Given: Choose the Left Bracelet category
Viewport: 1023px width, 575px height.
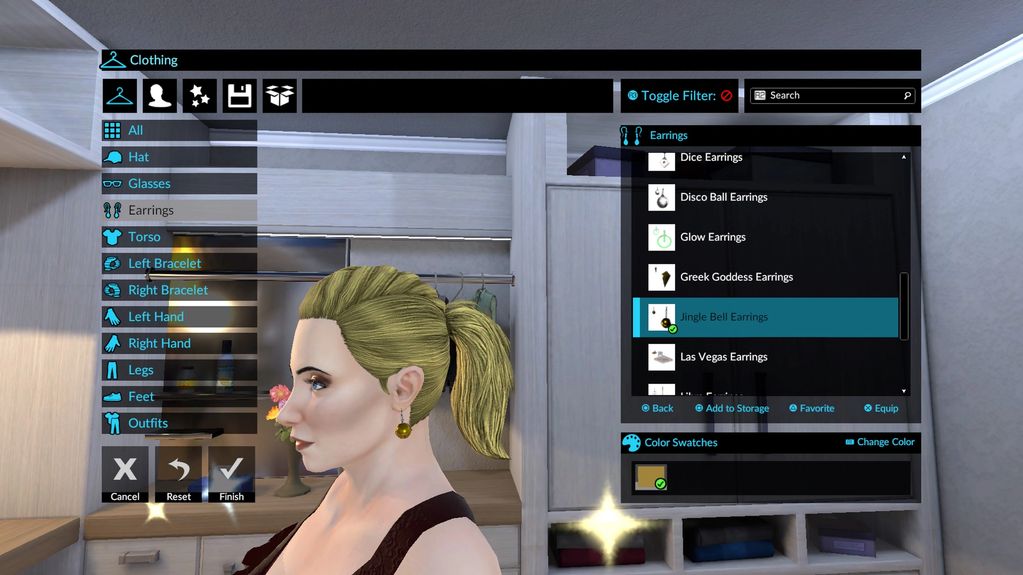Looking at the screenshot, I should (x=178, y=264).
